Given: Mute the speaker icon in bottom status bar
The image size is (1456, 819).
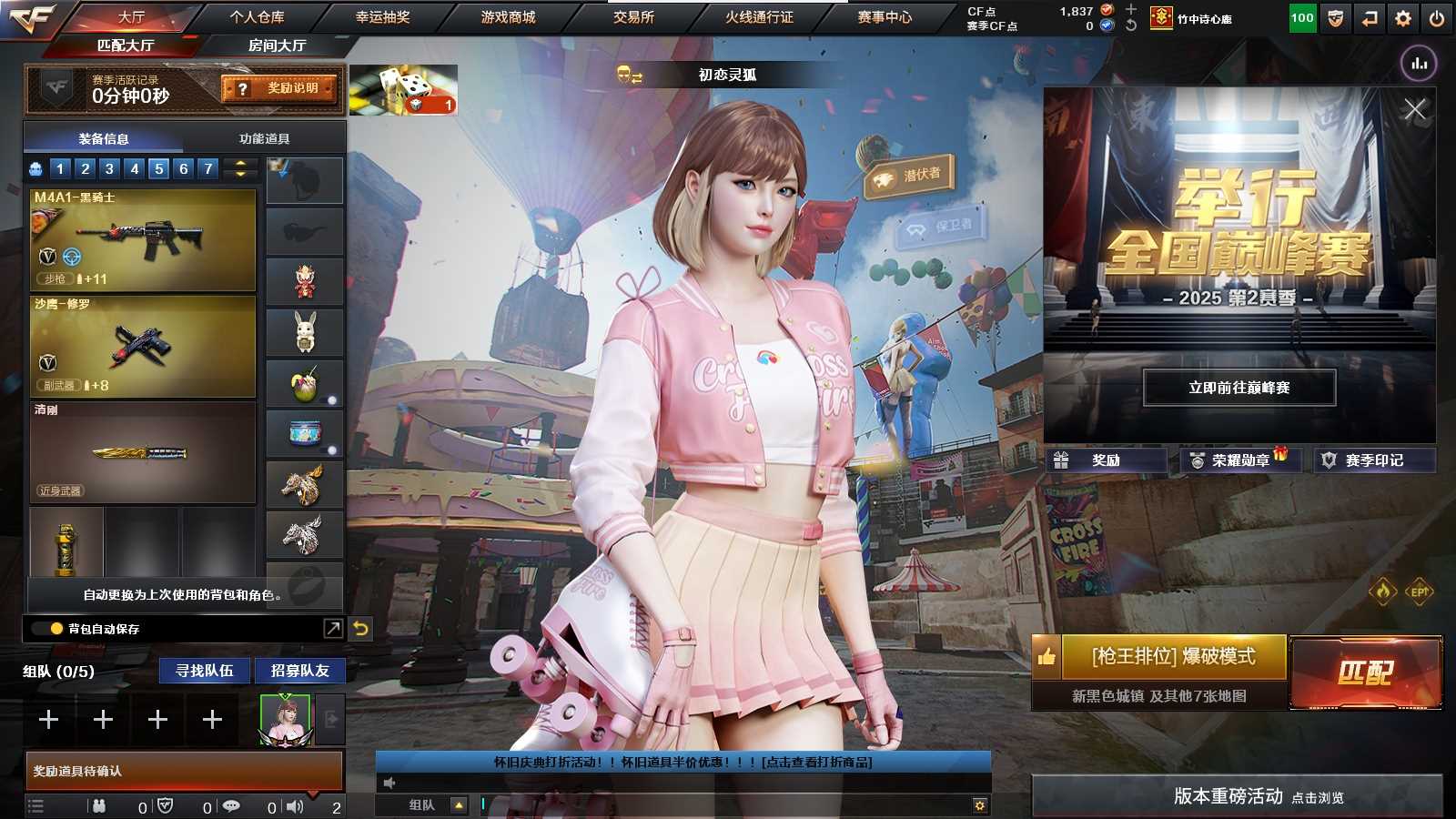Looking at the screenshot, I should pos(296,805).
